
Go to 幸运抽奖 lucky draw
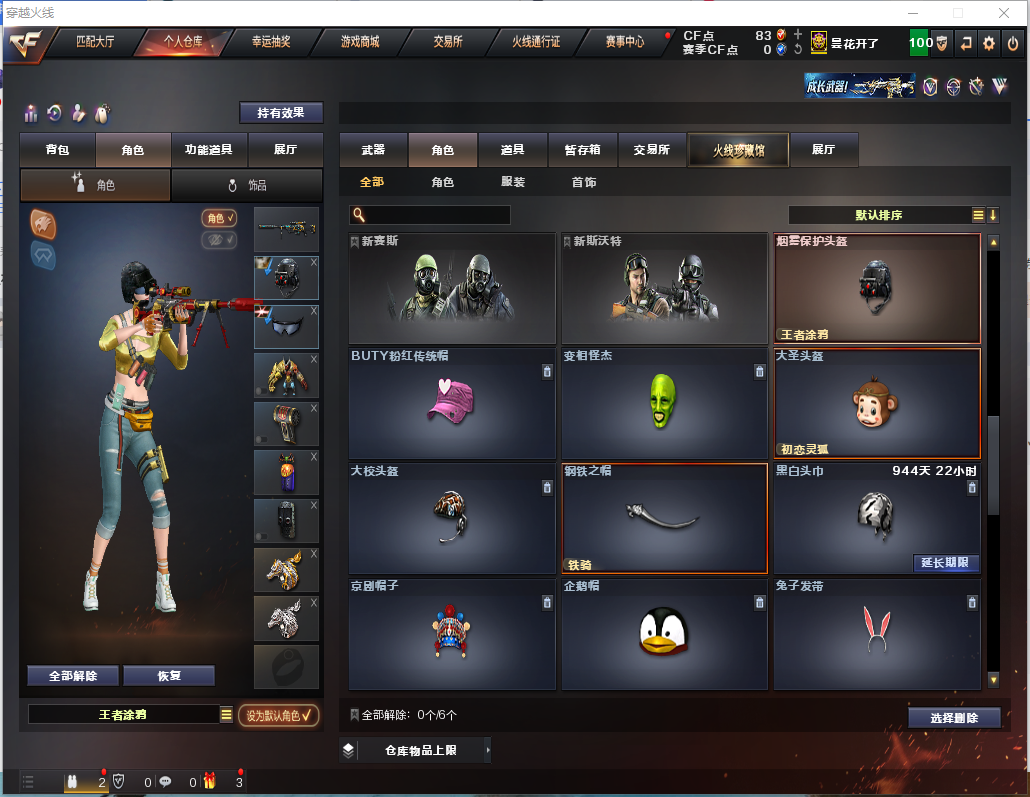pos(270,42)
